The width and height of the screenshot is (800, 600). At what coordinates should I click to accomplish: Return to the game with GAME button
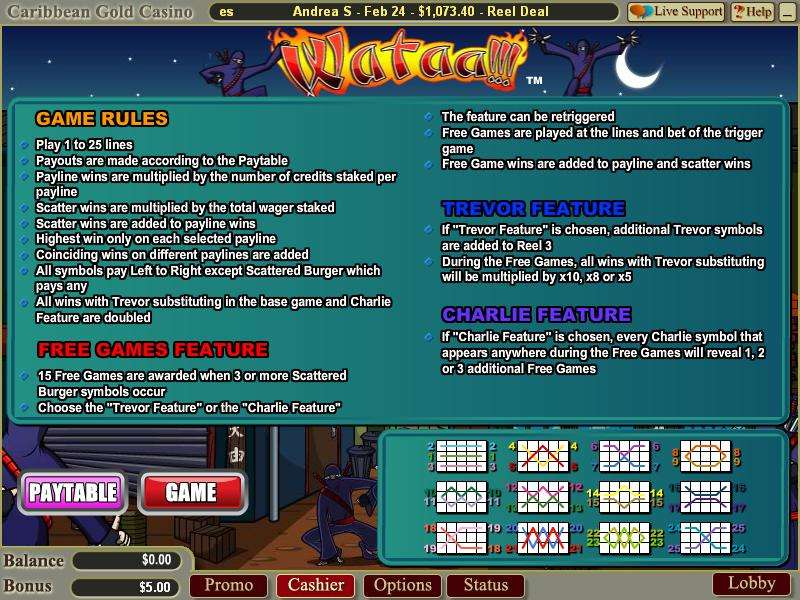191,492
